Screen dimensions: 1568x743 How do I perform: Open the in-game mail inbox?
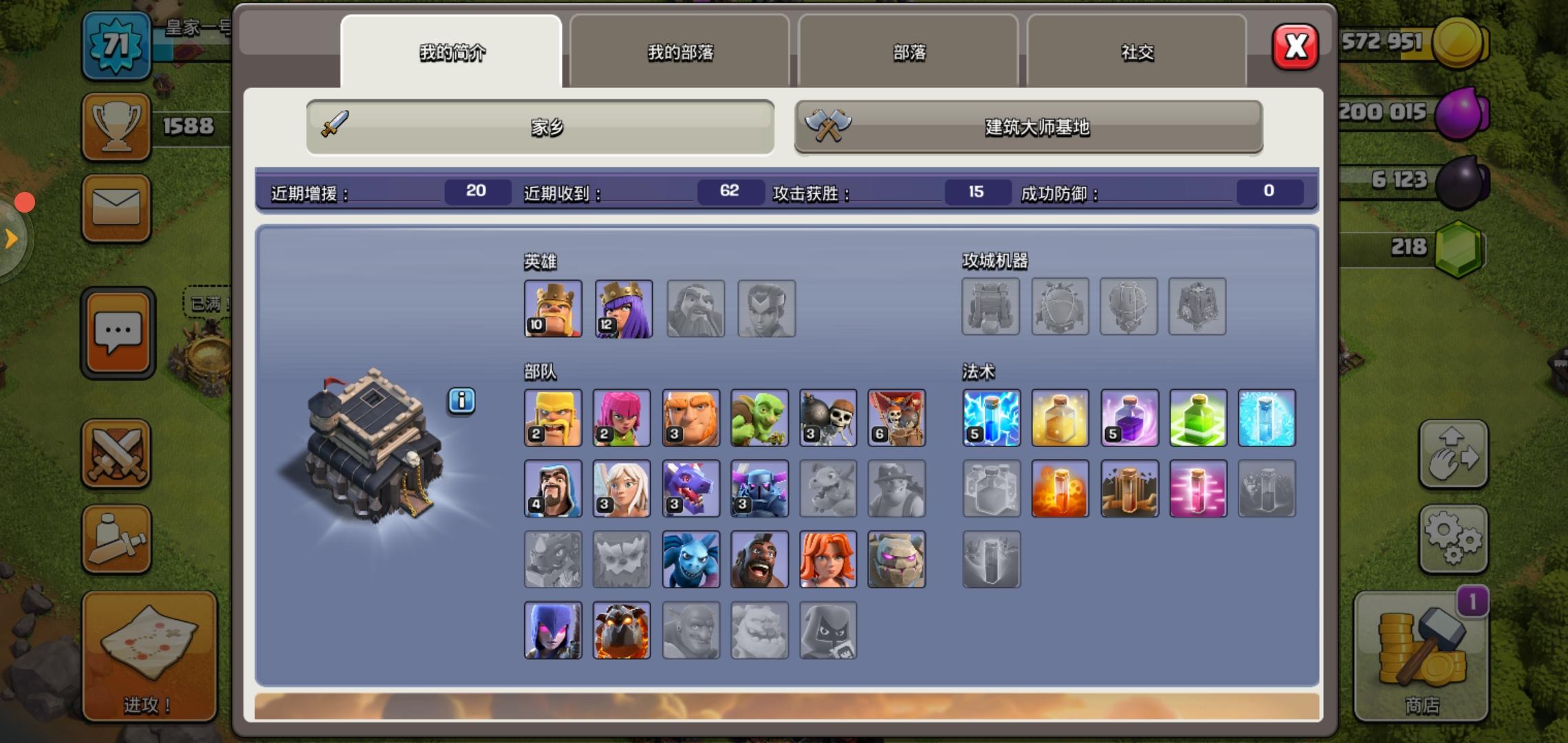click(116, 206)
